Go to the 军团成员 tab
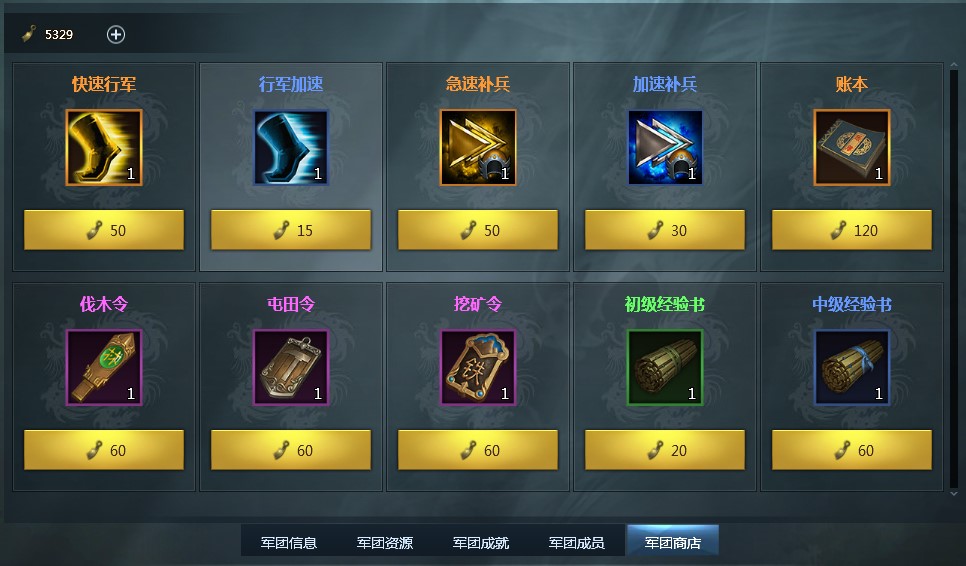966x566 pixels. (577, 543)
